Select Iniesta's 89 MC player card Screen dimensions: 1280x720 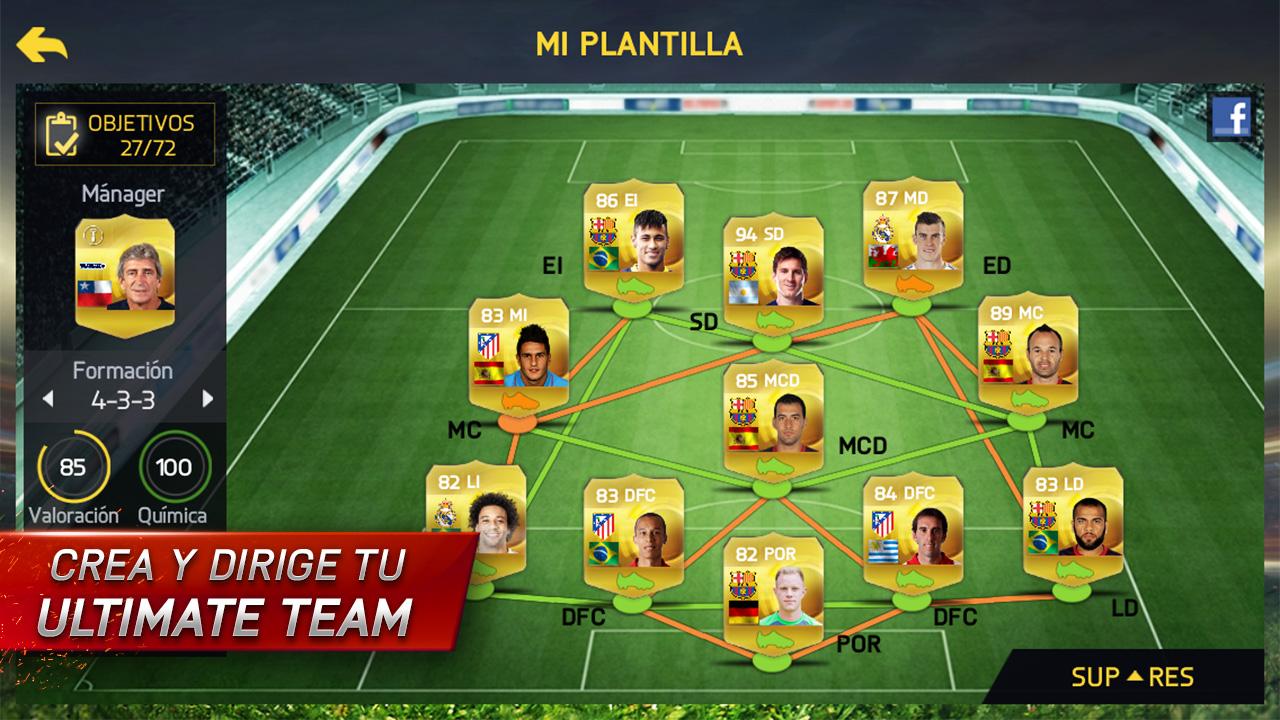pyautogui.click(x=1027, y=345)
